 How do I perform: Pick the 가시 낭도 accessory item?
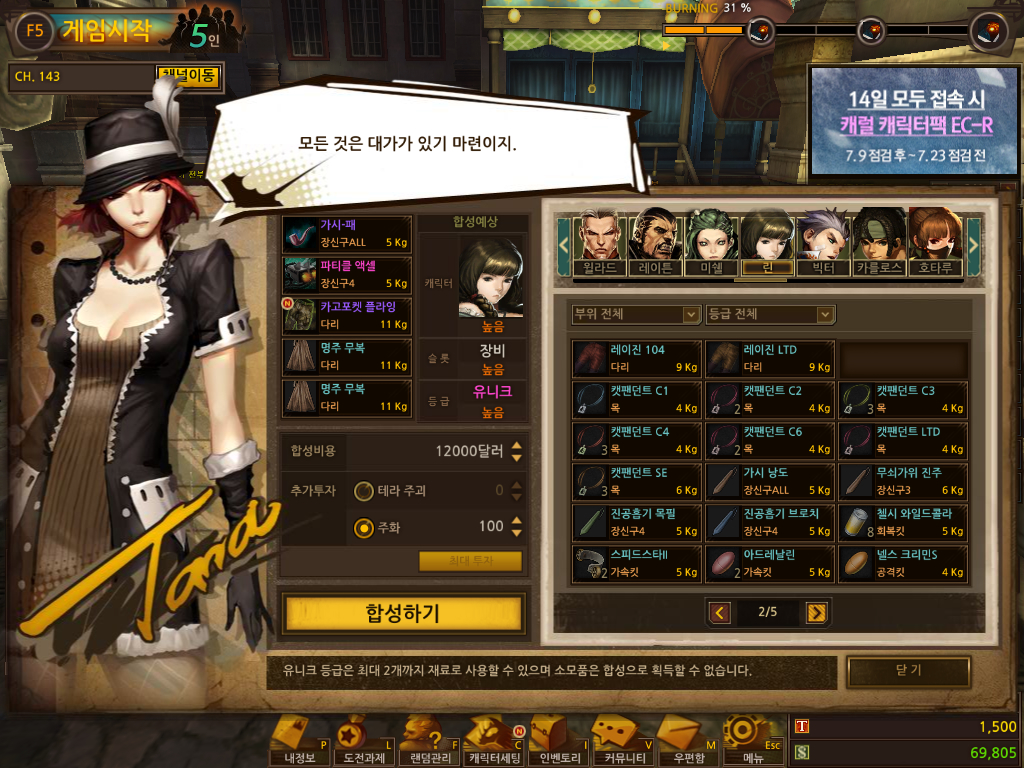point(770,481)
